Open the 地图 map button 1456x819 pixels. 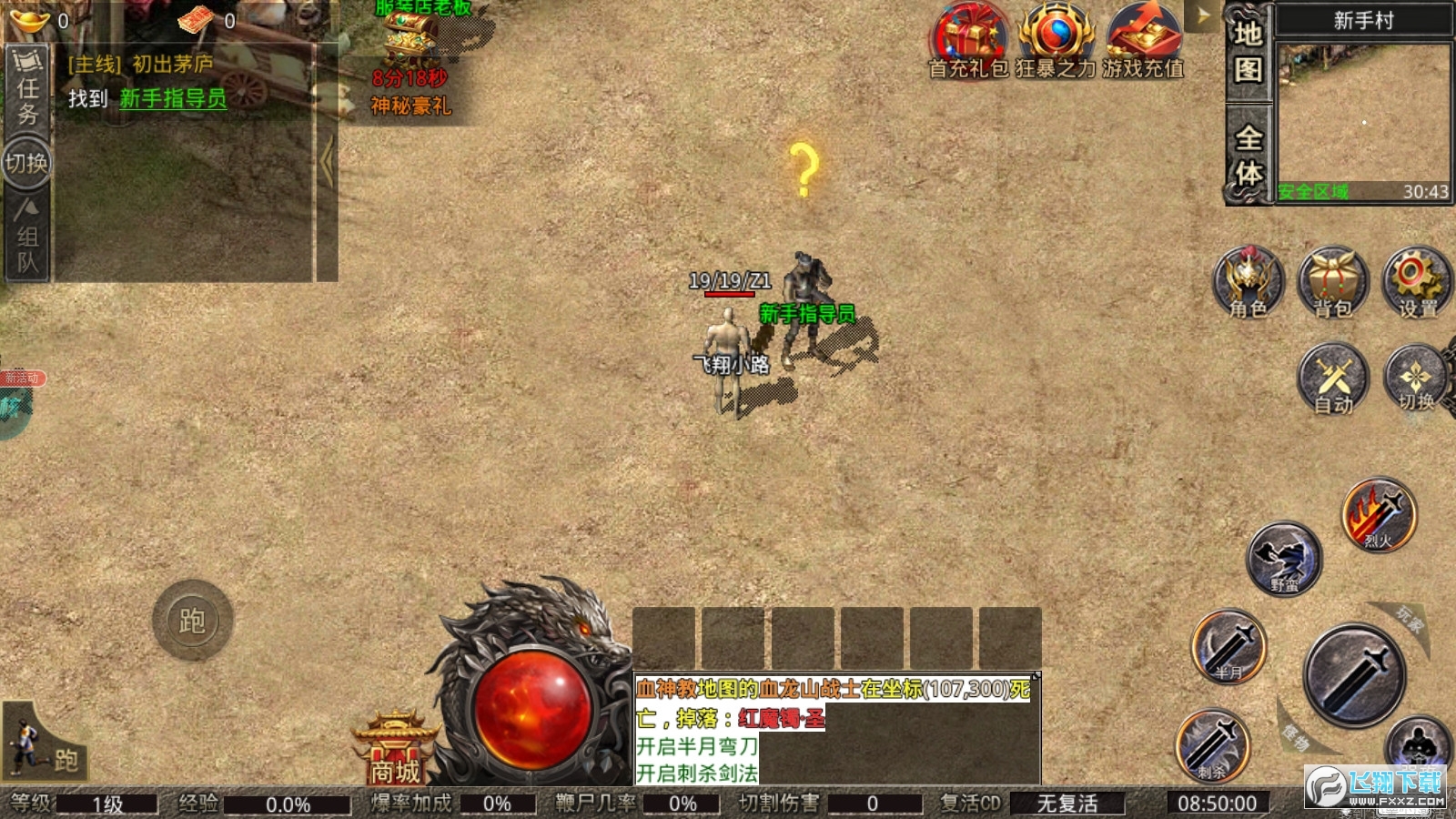pyautogui.click(x=1248, y=53)
